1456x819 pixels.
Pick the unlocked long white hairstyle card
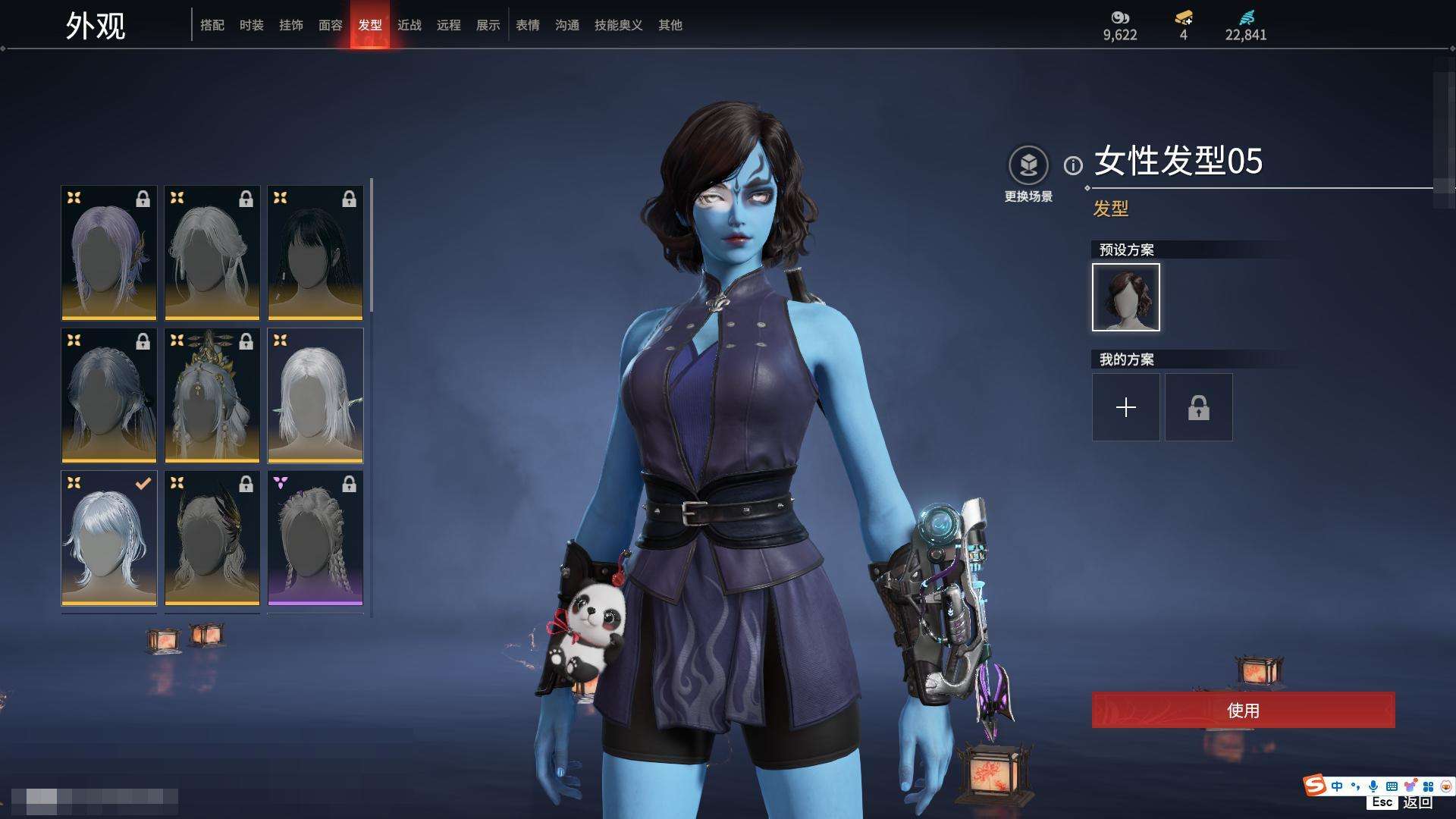315,395
